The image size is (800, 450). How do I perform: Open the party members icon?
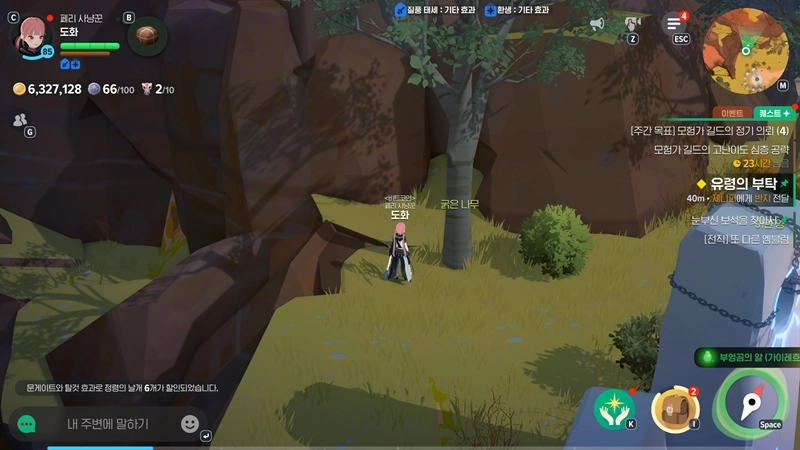(x=19, y=120)
